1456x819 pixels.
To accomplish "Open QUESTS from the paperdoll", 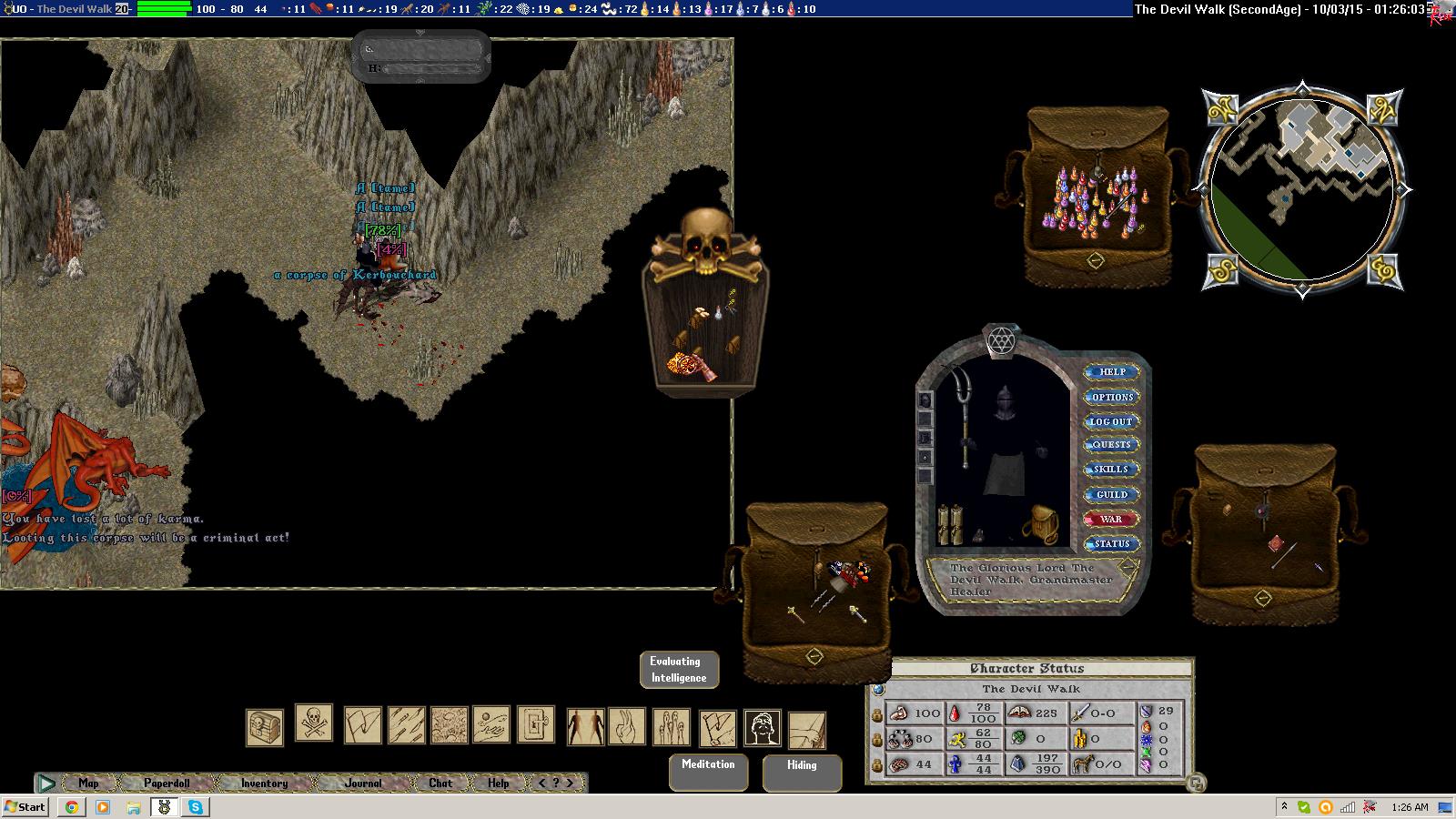I will pos(1111,445).
